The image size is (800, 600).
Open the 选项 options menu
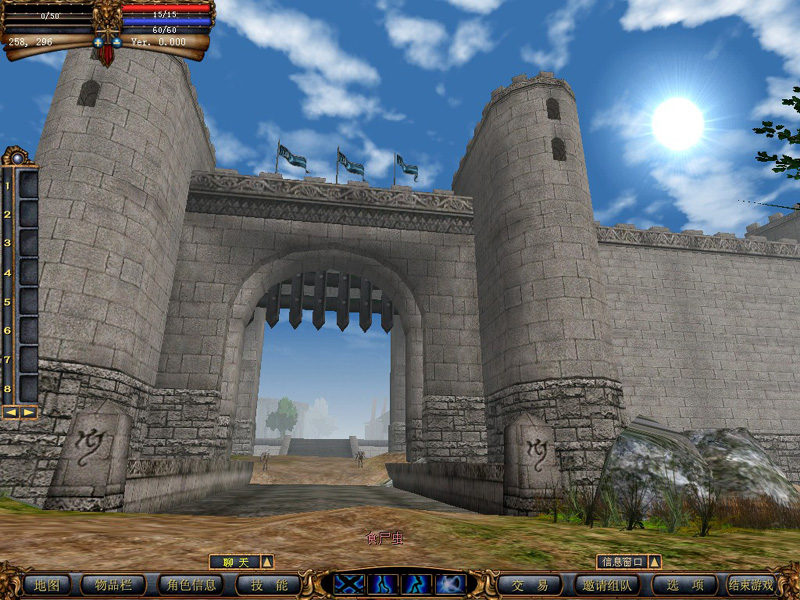(x=684, y=585)
